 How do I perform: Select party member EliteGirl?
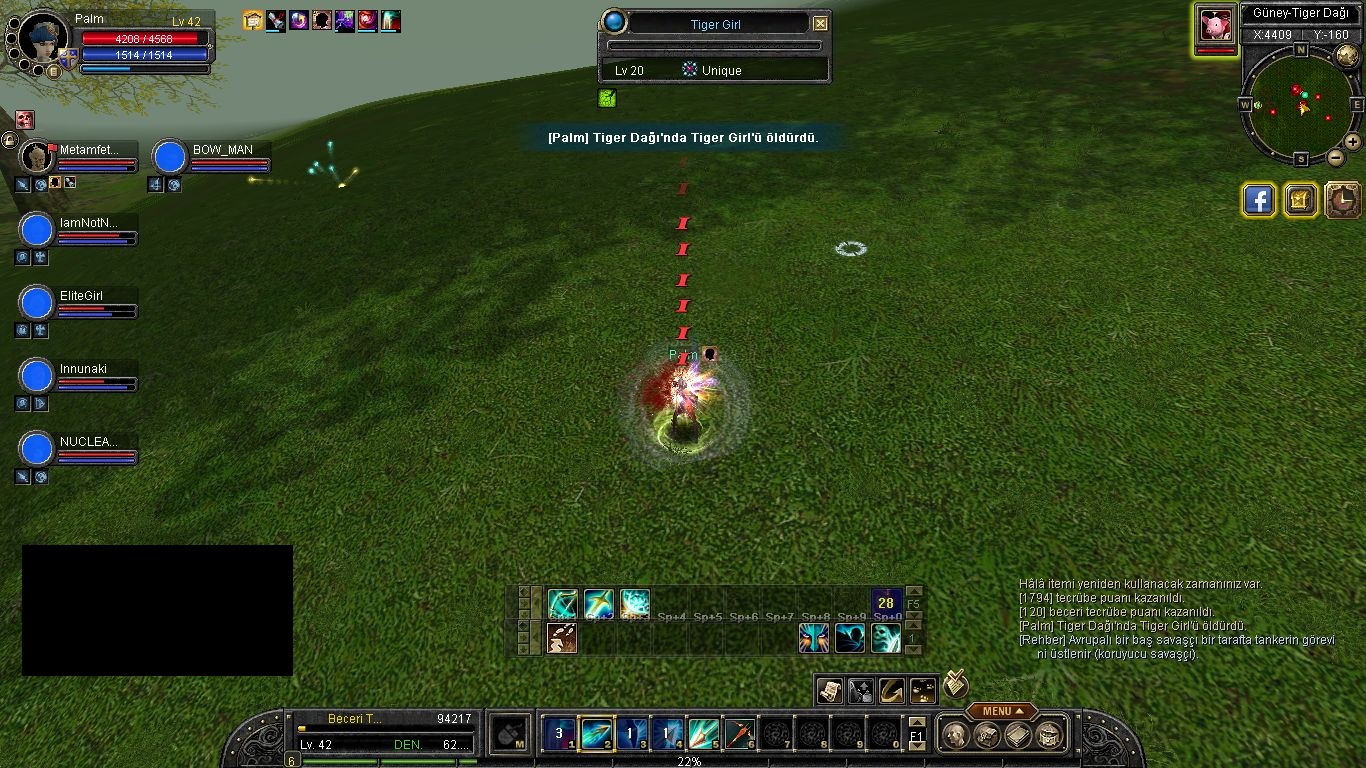tap(37, 303)
